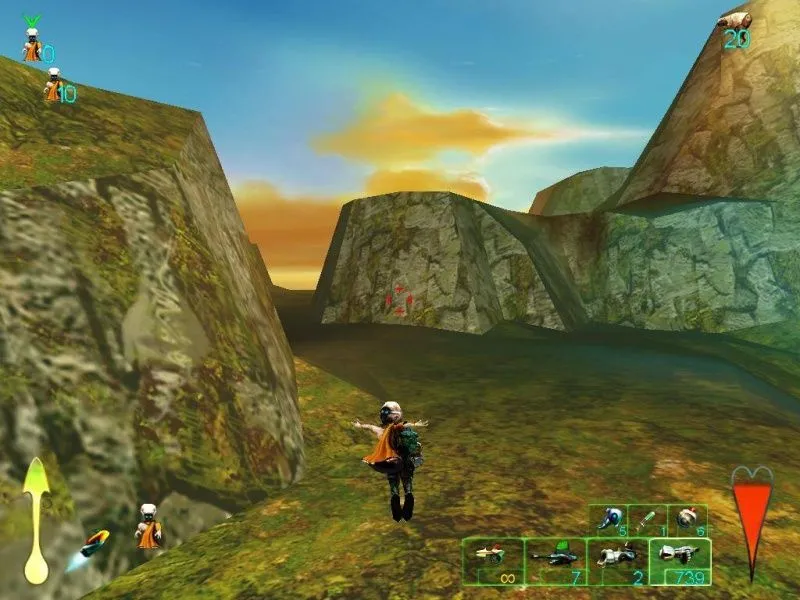Screen dimensions: 800x600
Task: Click the meat icon showing 20
Action: (x=737, y=20)
